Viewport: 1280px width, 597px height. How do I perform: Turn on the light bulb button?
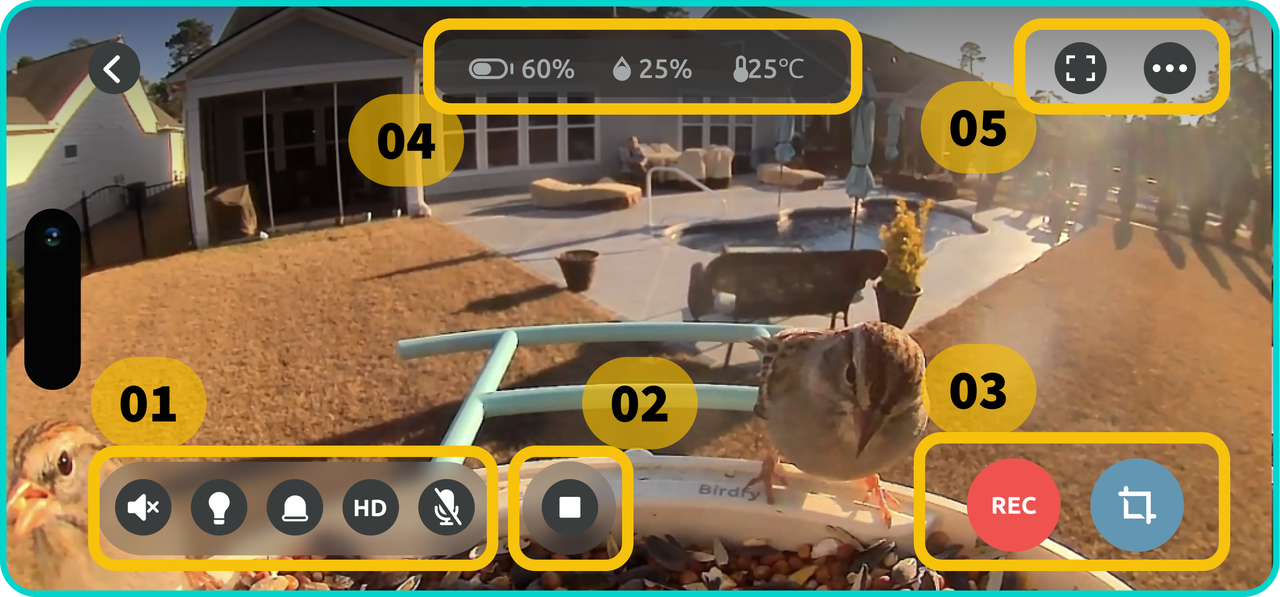[219, 507]
